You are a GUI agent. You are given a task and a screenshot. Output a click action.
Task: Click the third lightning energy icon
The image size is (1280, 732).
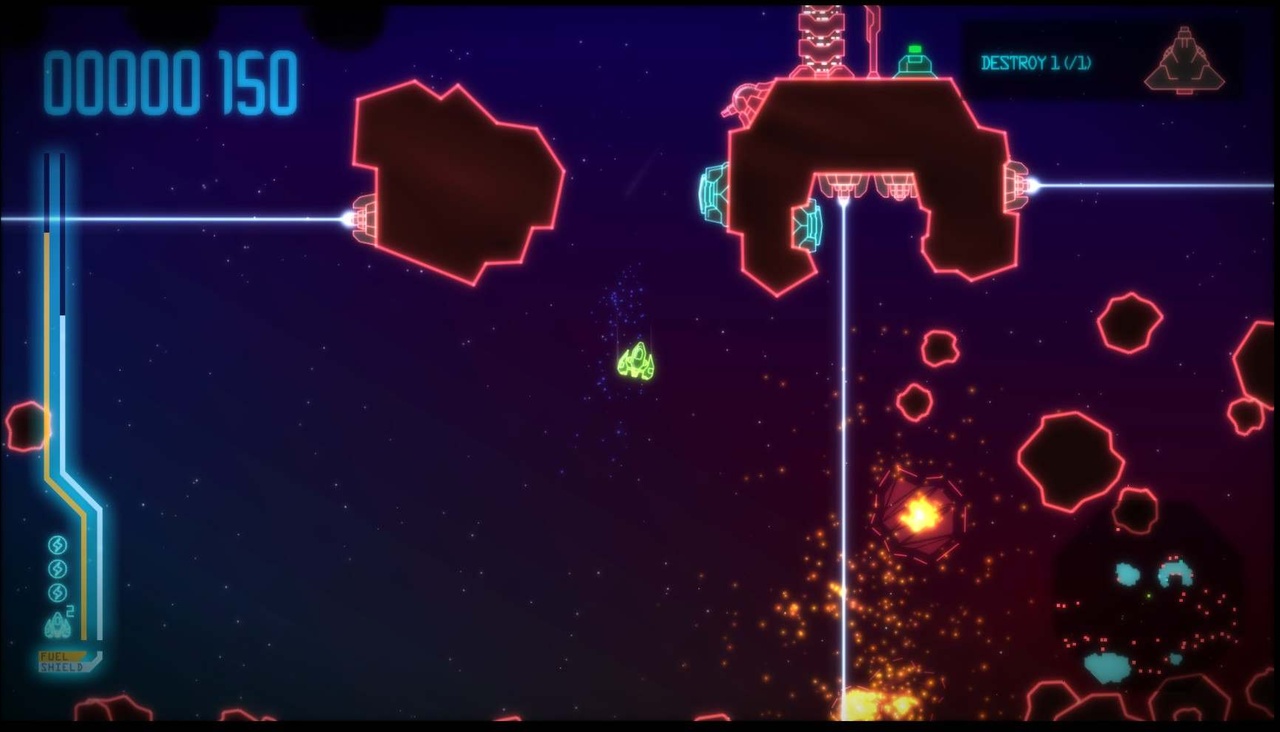pos(57,590)
